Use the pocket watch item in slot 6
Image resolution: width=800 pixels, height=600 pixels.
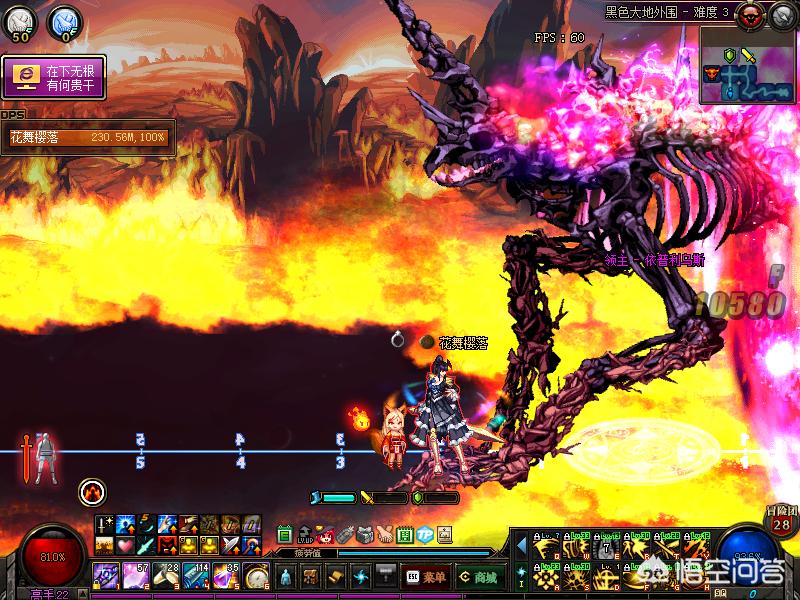click(257, 576)
